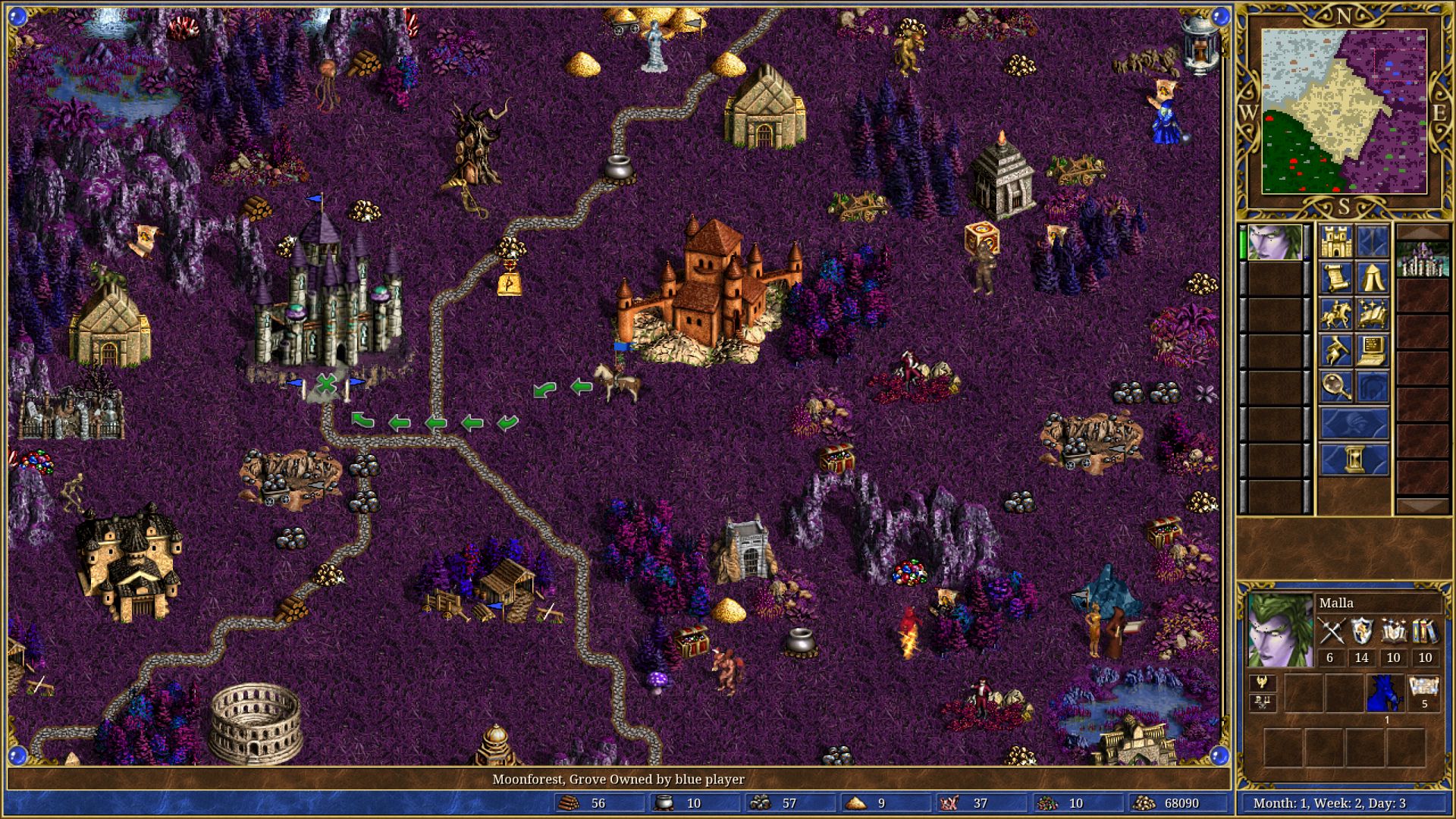End turn with the hourglass button
Screen dimensions: 1456x819
(1354, 460)
